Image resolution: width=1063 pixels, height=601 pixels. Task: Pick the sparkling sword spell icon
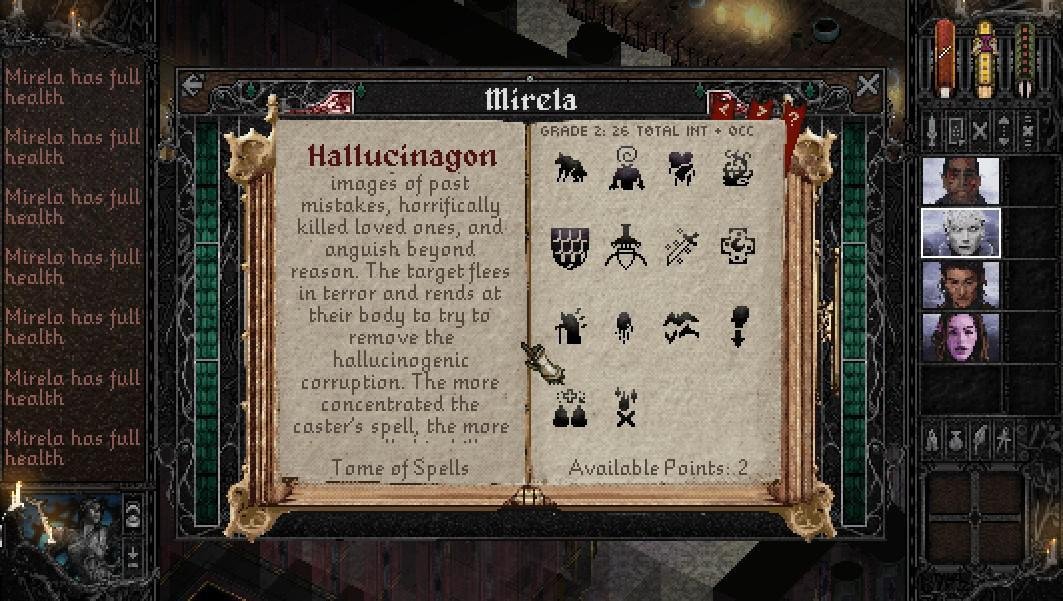tap(683, 247)
